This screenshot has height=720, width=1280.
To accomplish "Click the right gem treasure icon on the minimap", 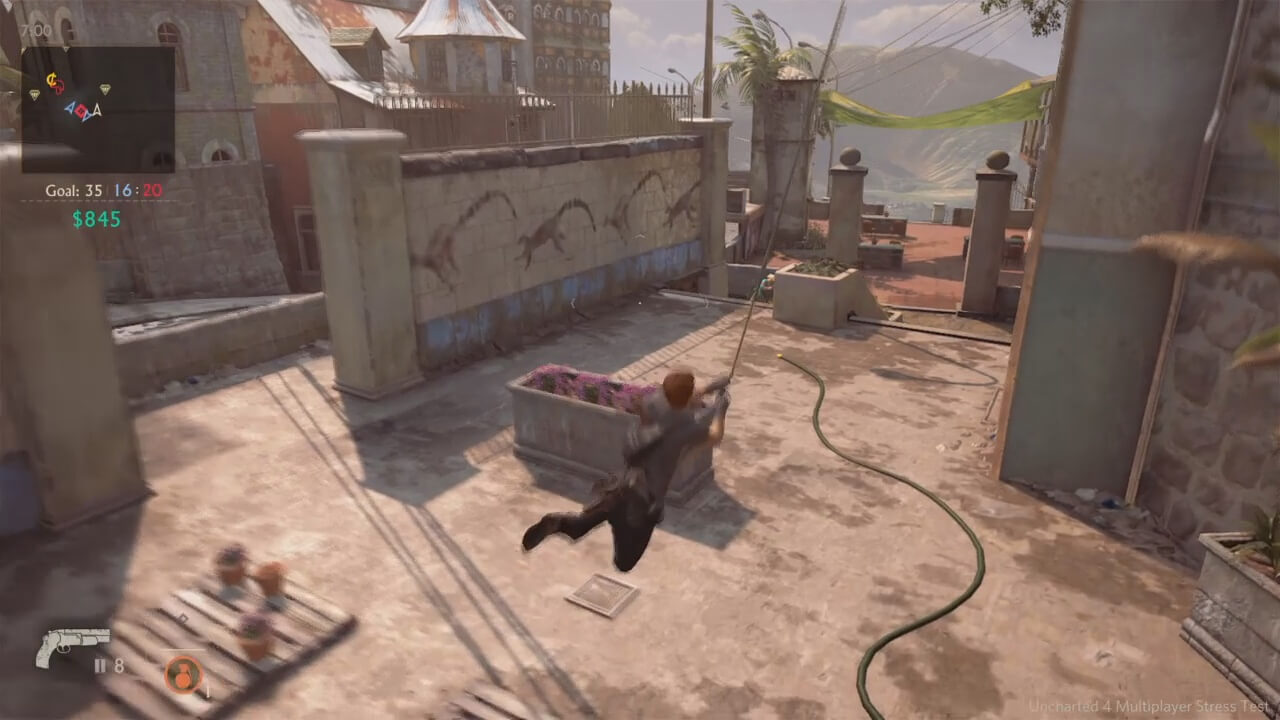I will click(105, 89).
